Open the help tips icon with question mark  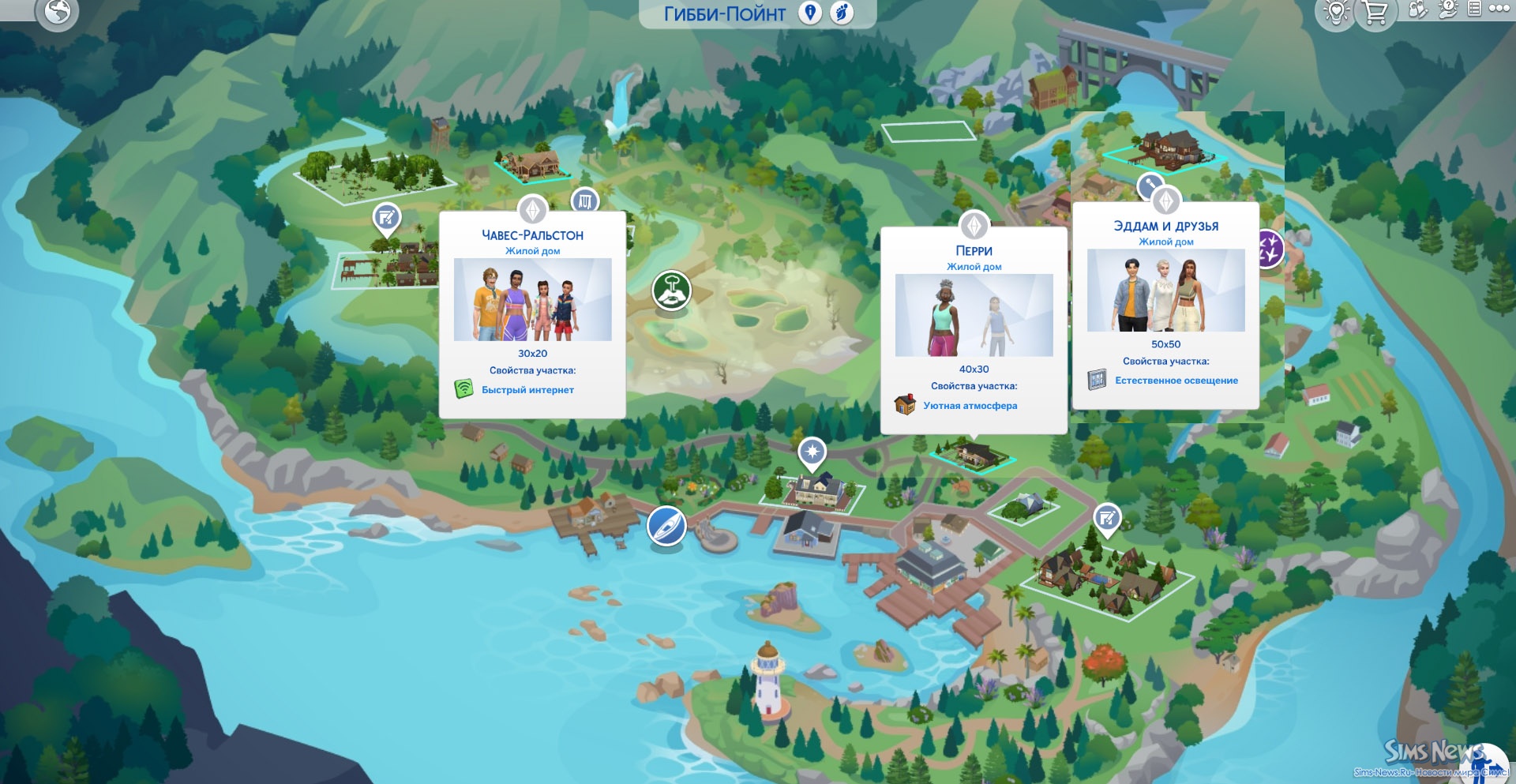pyautogui.click(x=1447, y=9)
